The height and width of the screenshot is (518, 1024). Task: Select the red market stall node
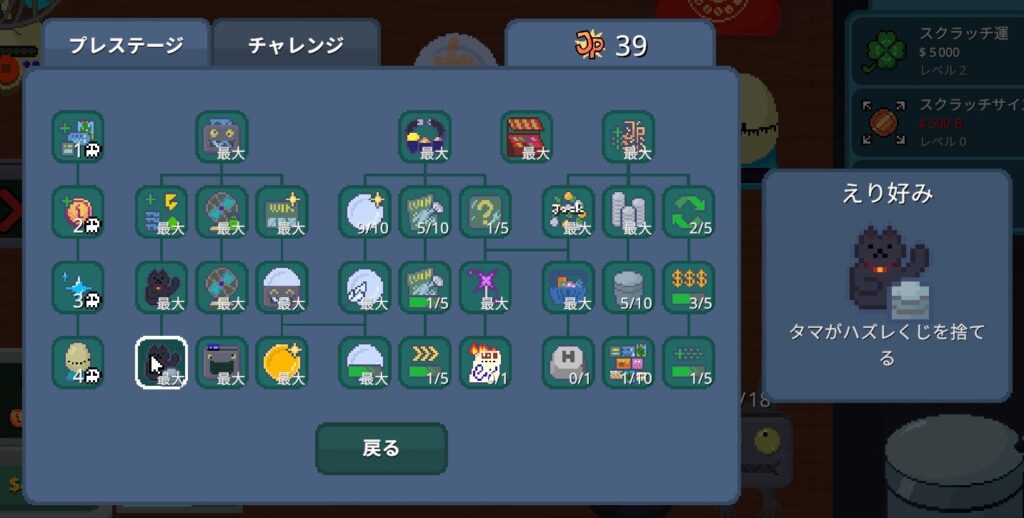click(526, 136)
